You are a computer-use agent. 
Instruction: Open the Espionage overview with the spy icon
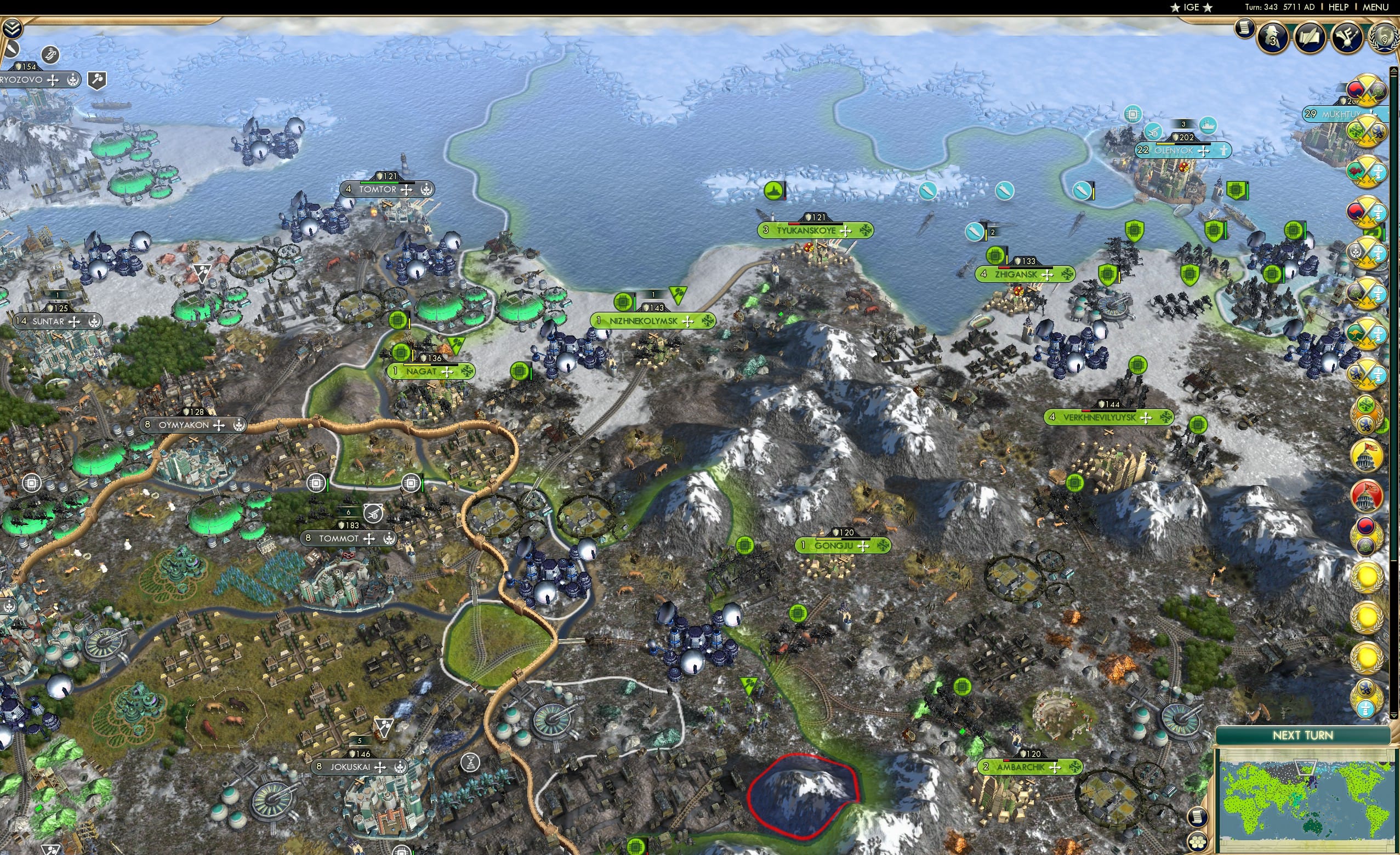1272,38
